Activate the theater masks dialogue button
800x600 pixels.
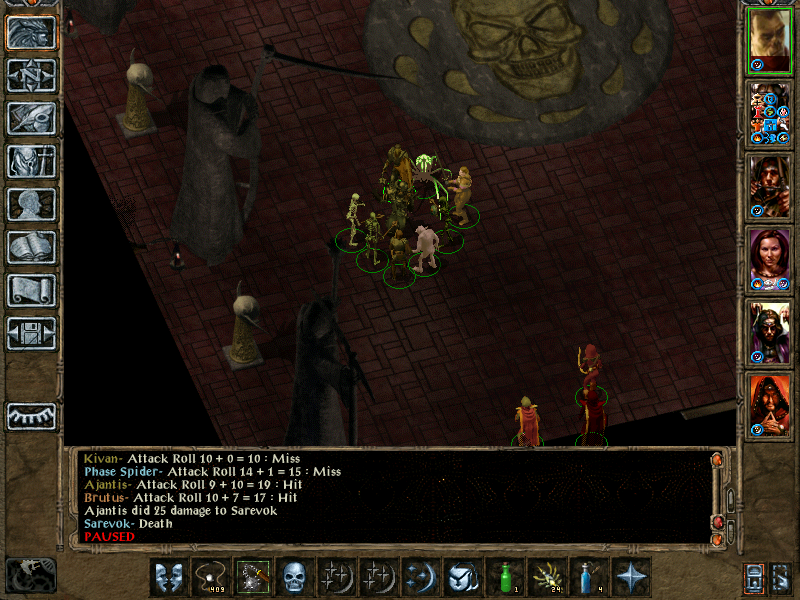(x=169, y=577)
